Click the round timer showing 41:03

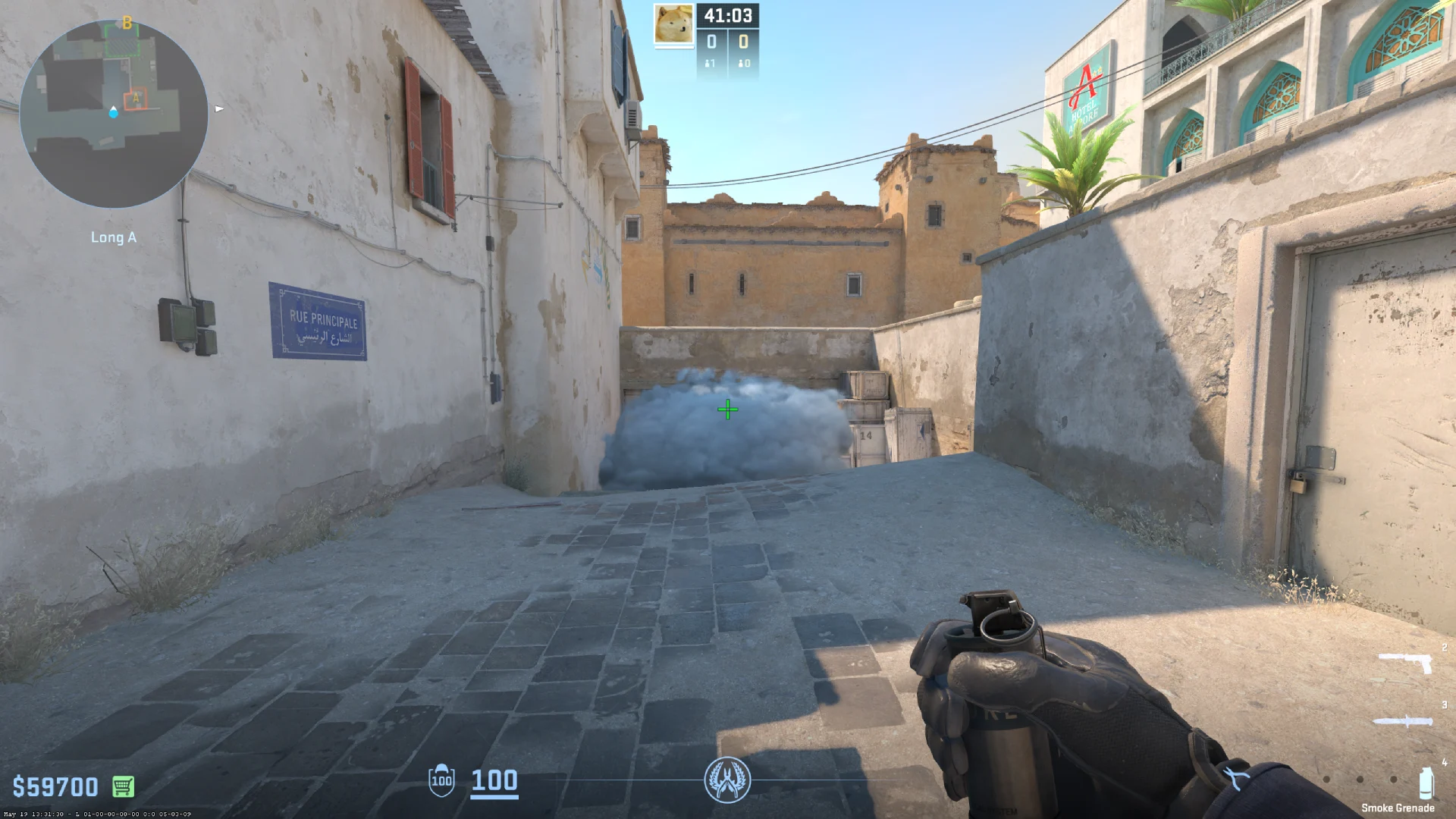[x=728, y=14]
